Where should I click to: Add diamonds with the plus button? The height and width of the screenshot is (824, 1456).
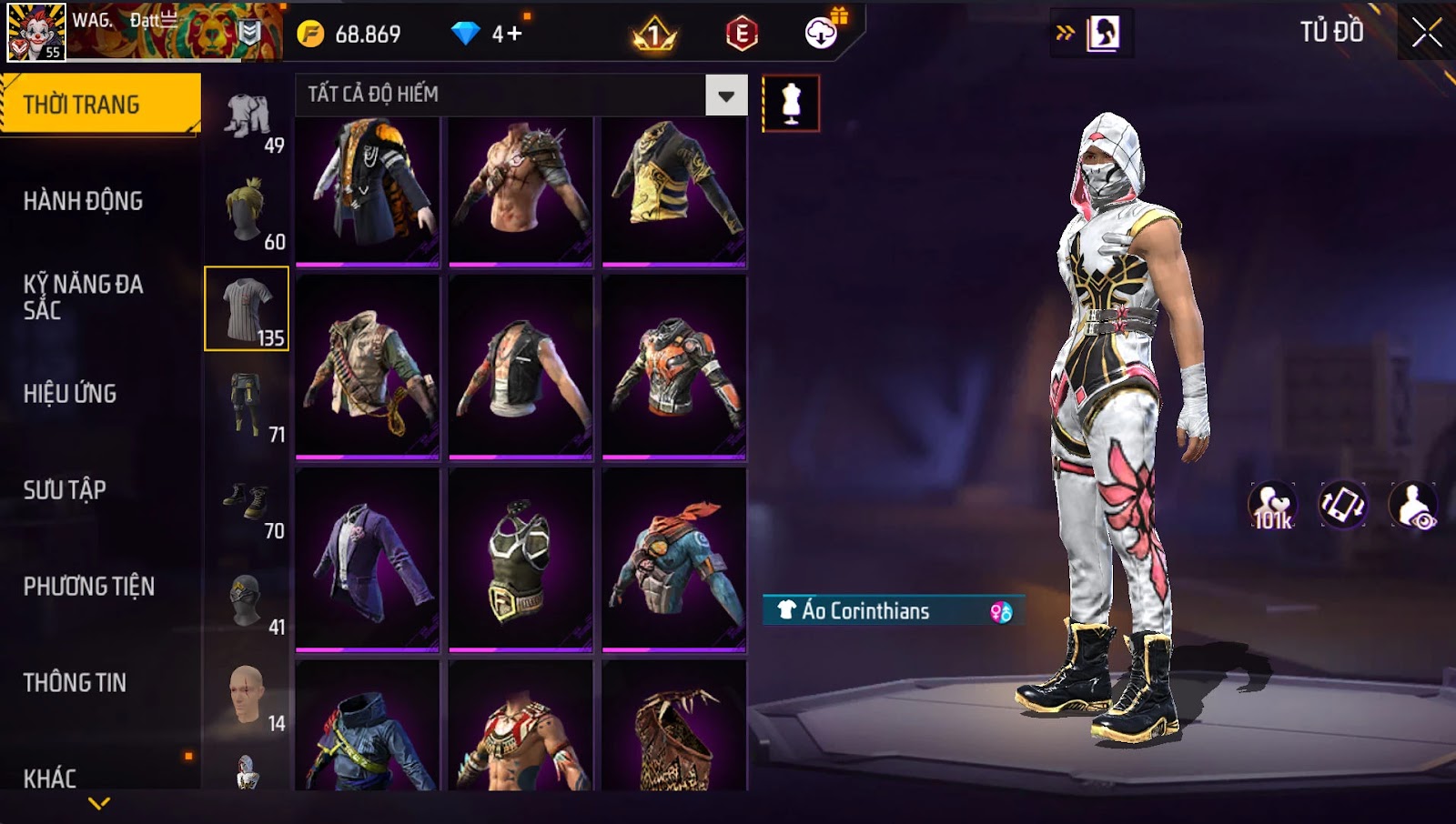514,35
